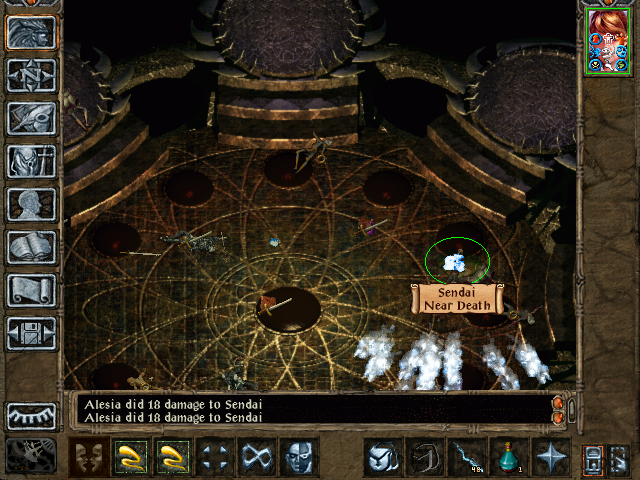Open the area map from the sidebar

pyautogui.click(x=32, y=75)
